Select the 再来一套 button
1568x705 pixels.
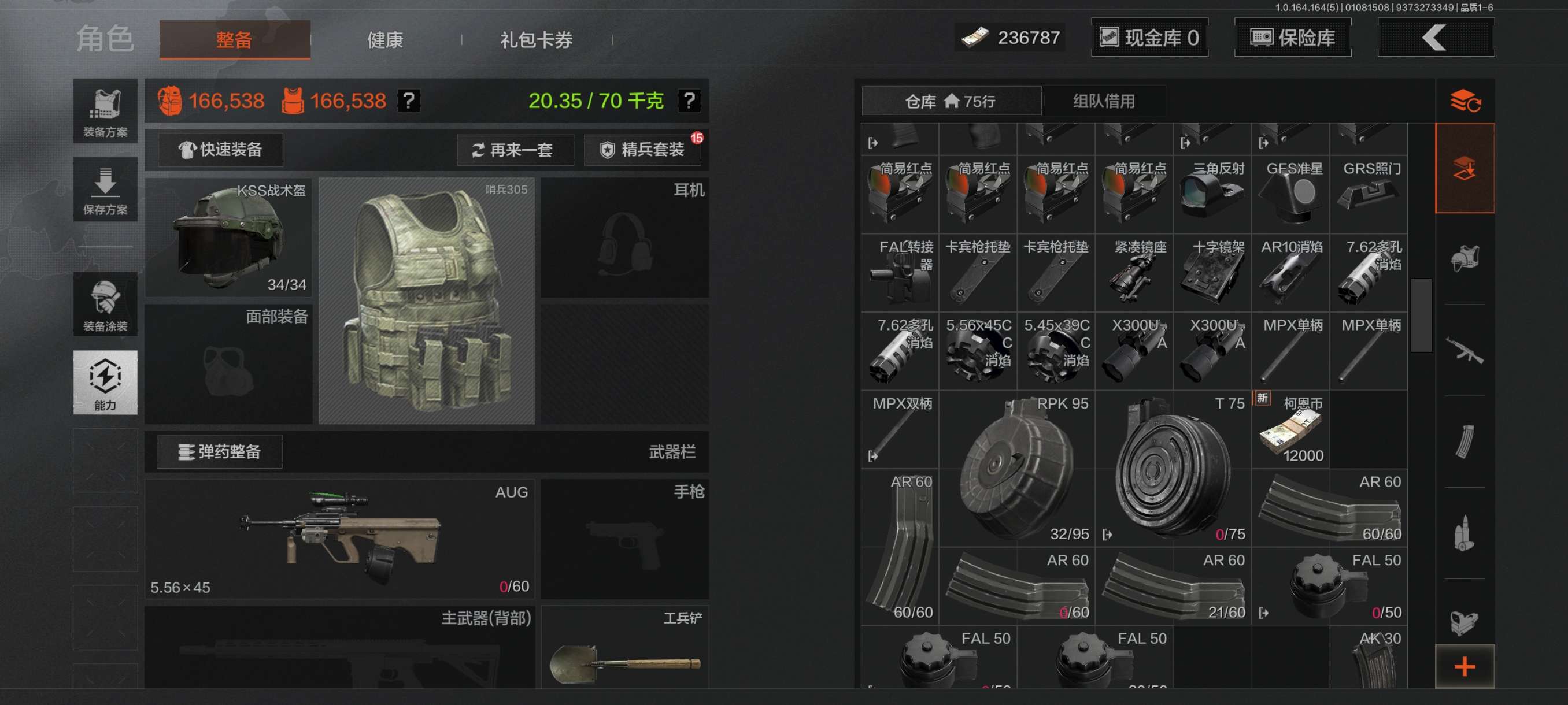tap(515, 150)
